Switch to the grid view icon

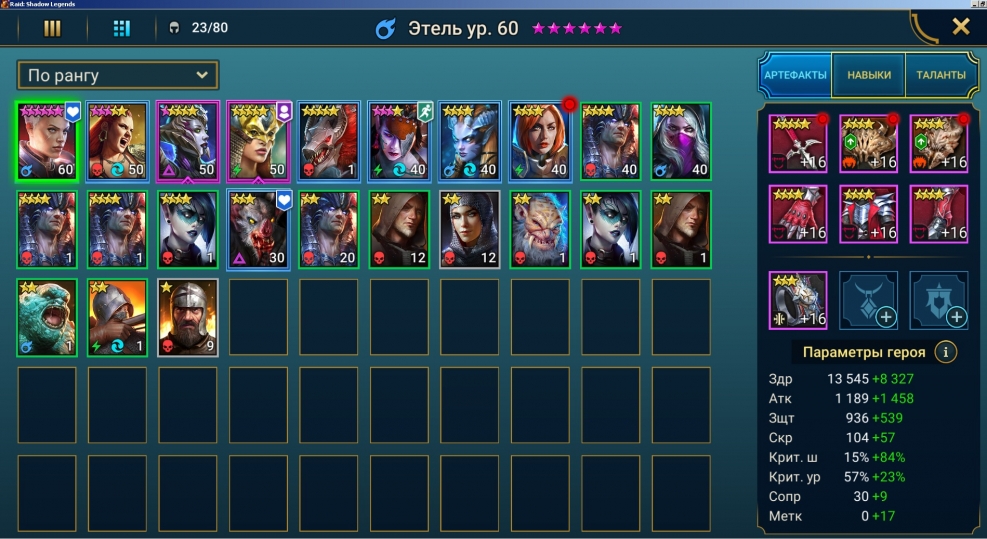(x=121, y=28)
